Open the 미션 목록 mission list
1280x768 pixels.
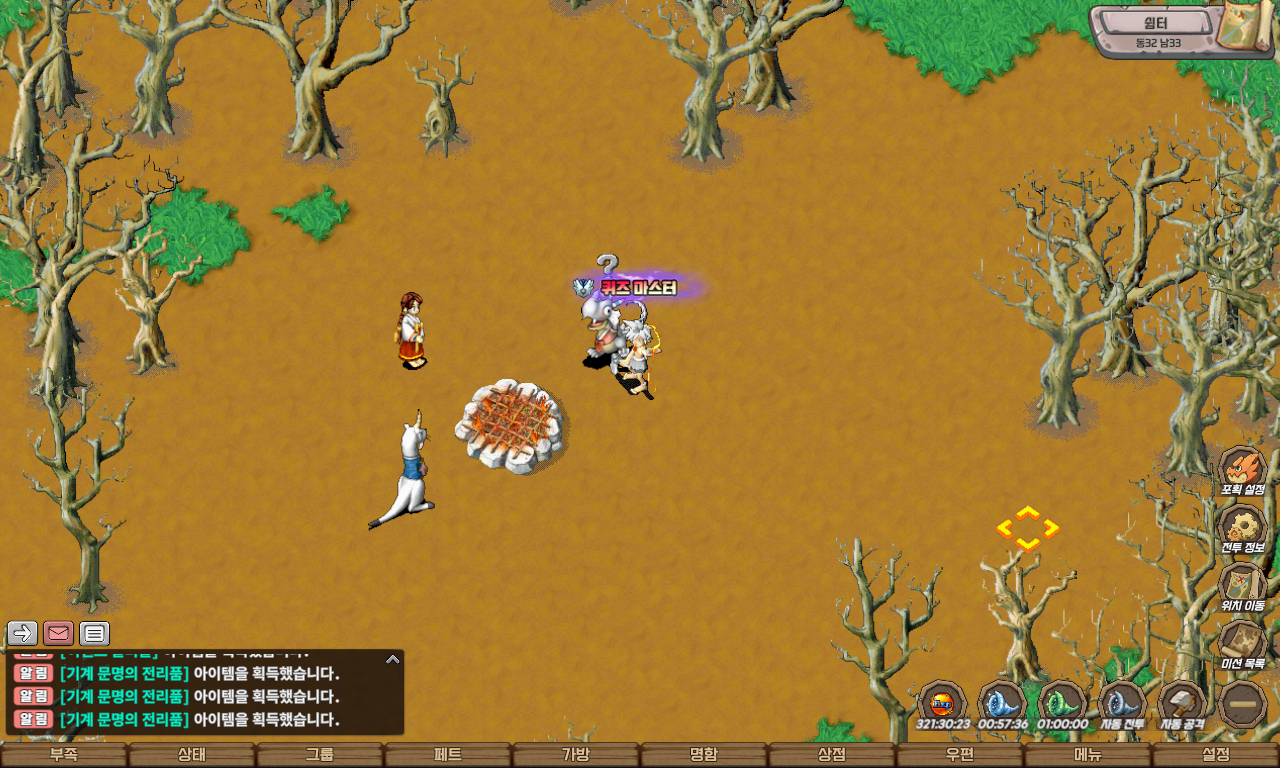pos(1242,643)
